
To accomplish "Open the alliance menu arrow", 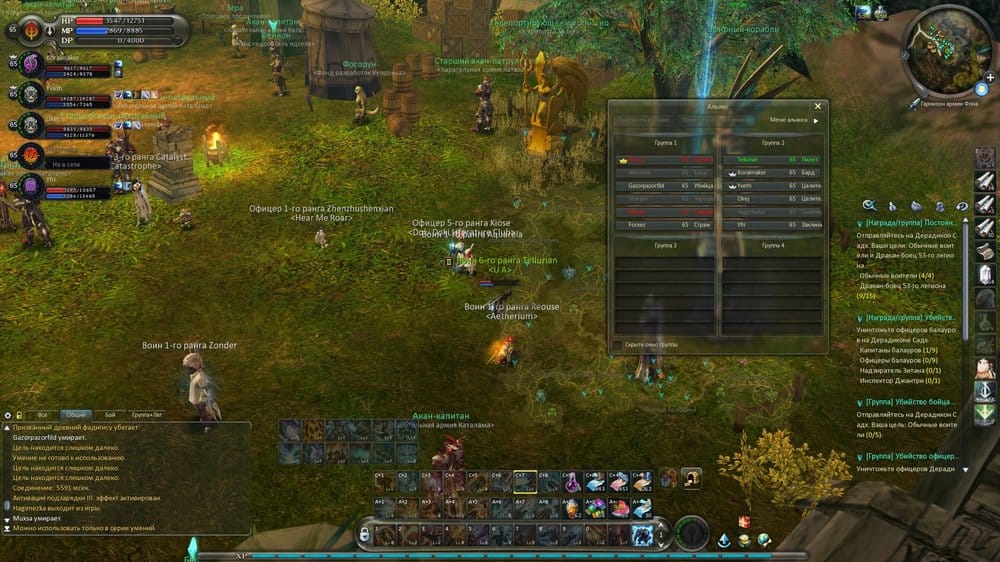I will [816, 120].
